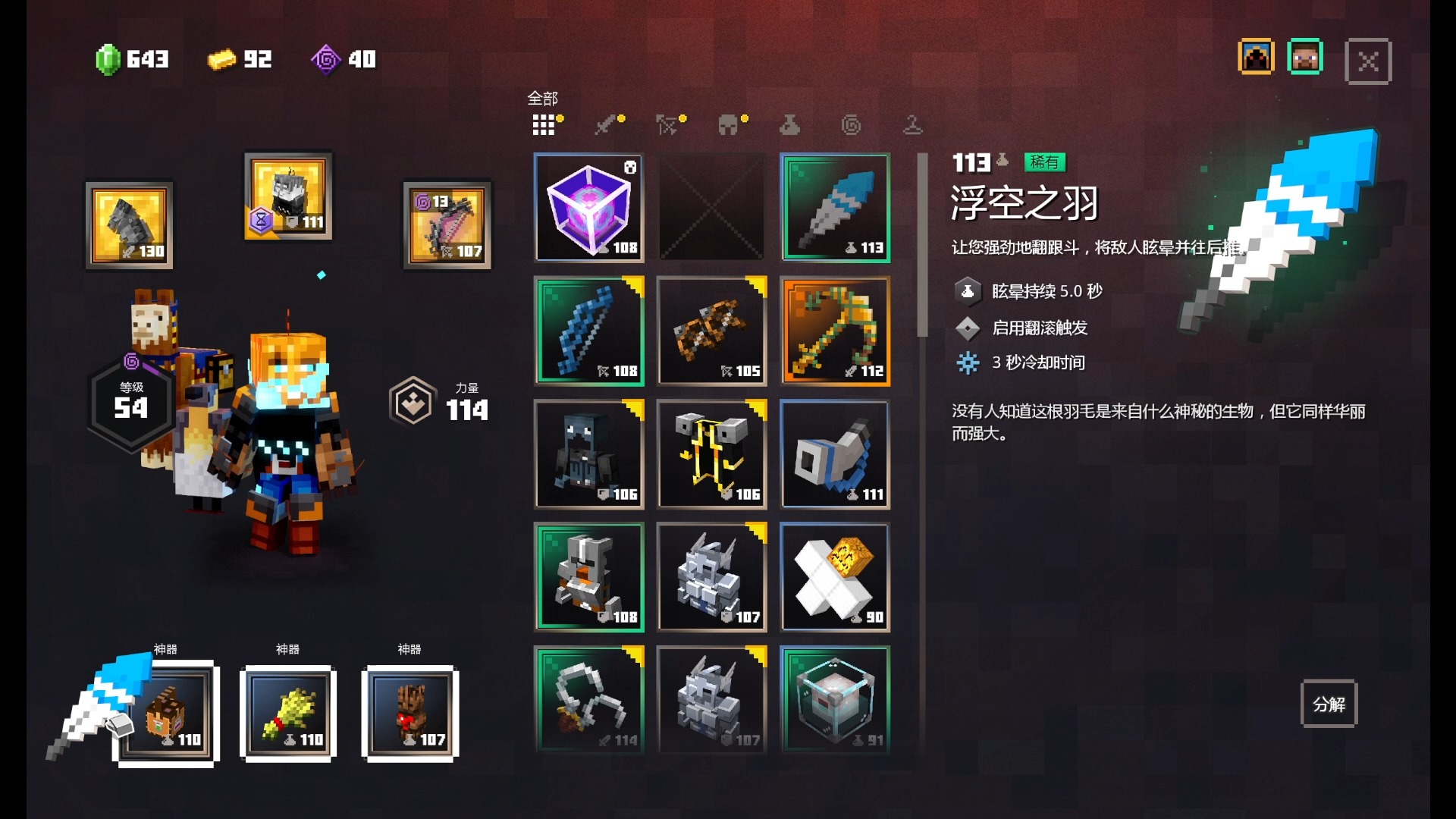This screenshot has height=819, width=1456.
Task: Select the purple cube item level 108
Action: 589,208
